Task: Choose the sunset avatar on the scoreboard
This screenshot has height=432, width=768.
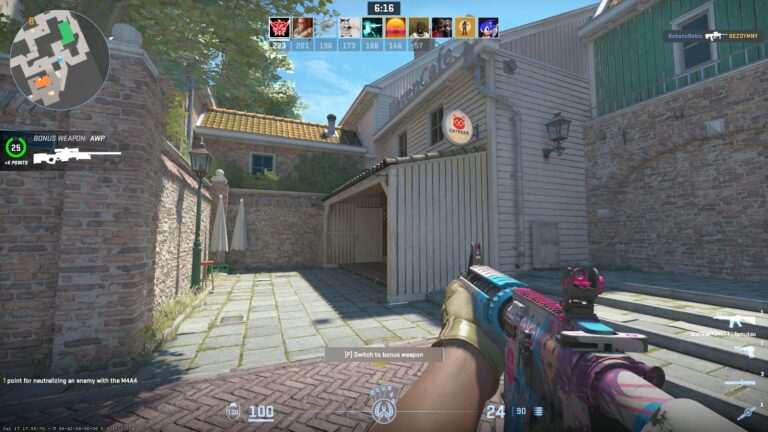Action: 396,28
